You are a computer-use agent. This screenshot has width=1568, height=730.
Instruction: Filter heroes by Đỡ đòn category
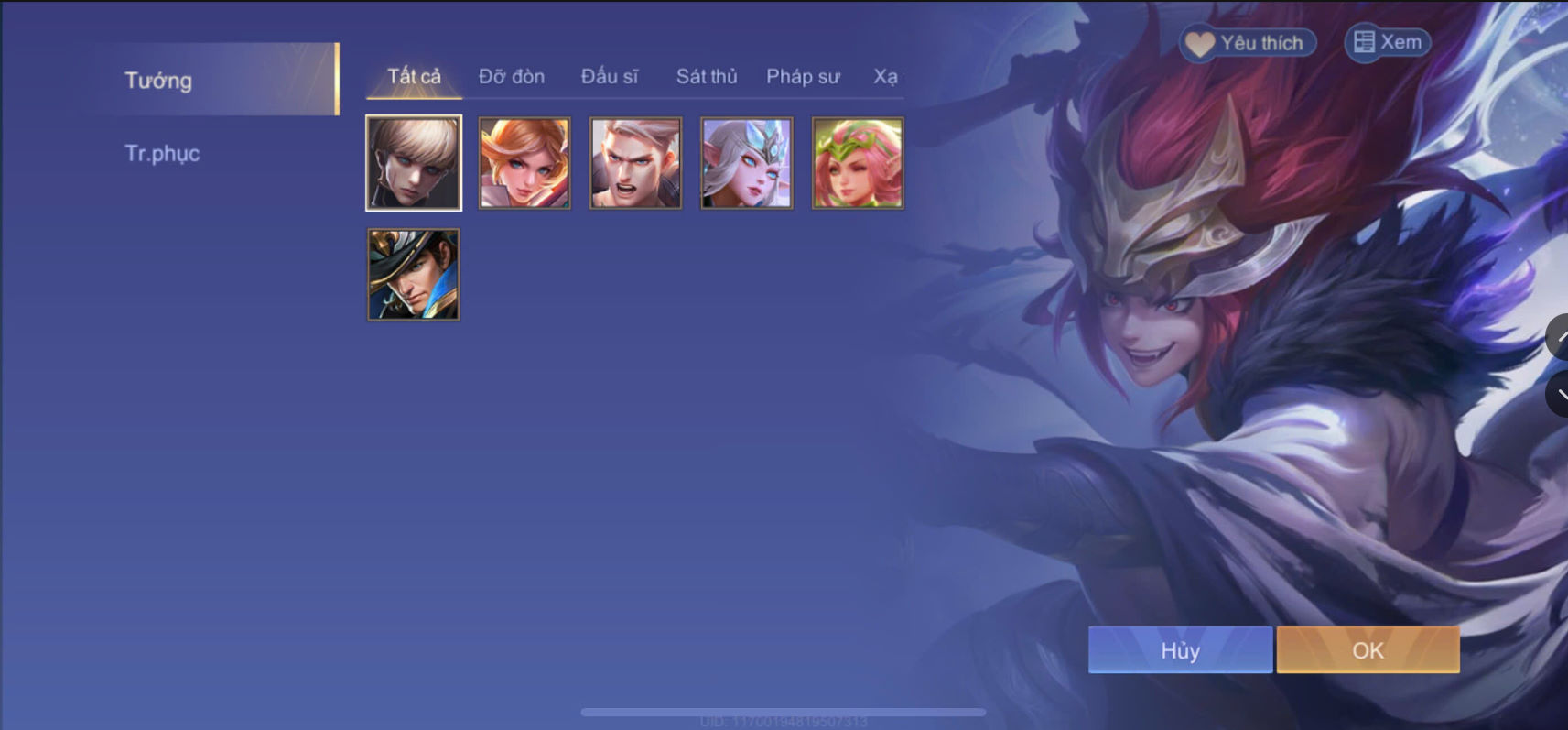tap(513, 77)
